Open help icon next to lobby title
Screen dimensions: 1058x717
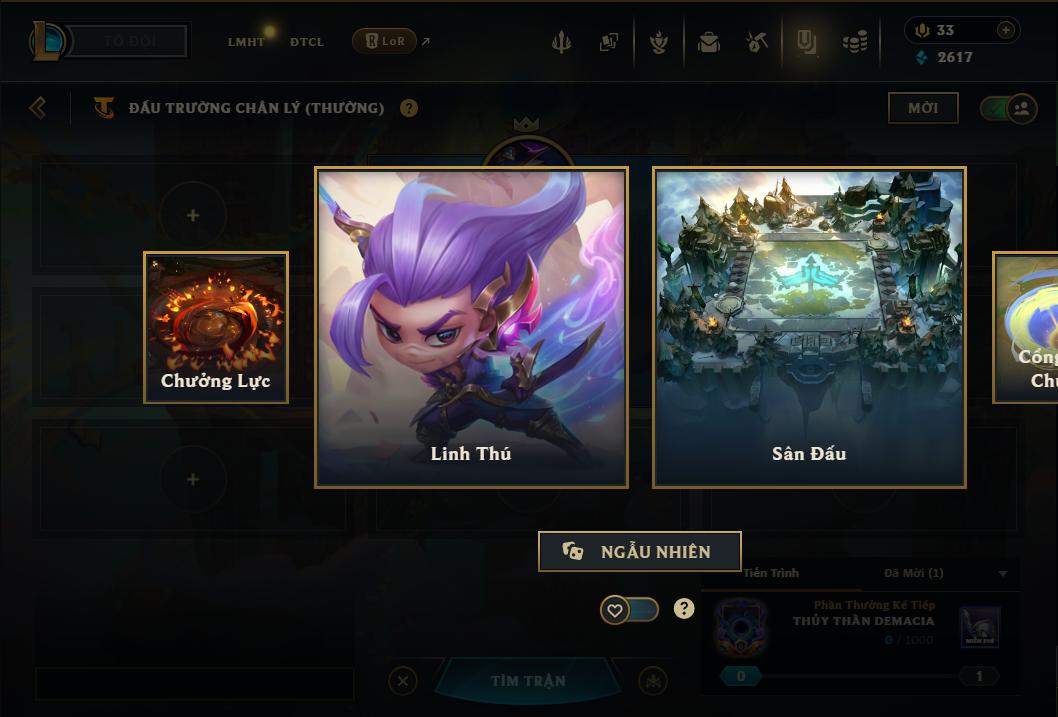[409, 108]
